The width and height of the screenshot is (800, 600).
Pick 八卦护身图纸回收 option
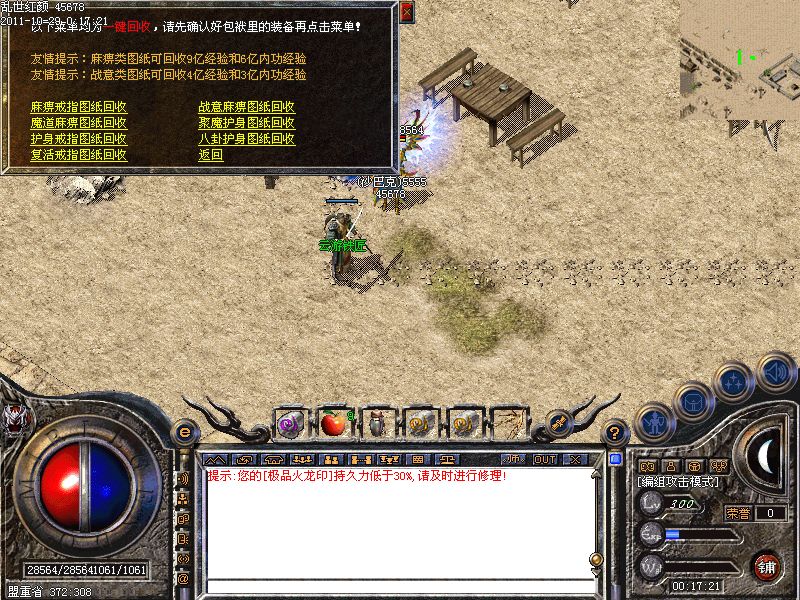coord(246,139)
